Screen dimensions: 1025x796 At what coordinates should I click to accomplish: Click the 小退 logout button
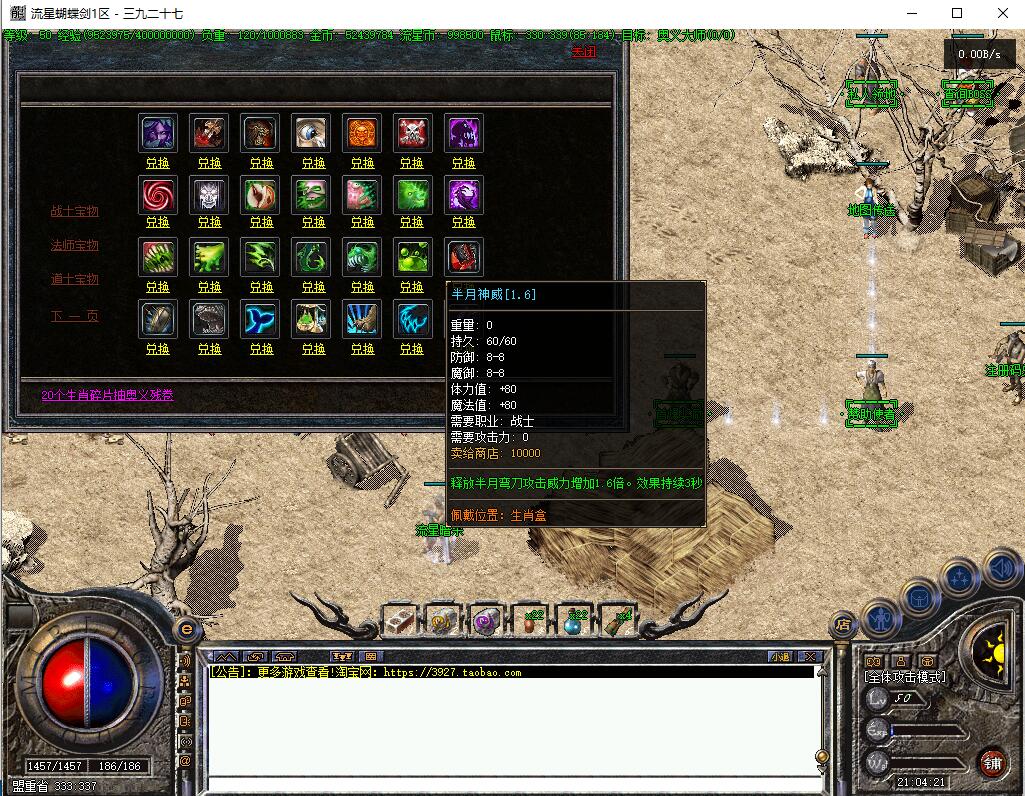click(x=780, y=657)
